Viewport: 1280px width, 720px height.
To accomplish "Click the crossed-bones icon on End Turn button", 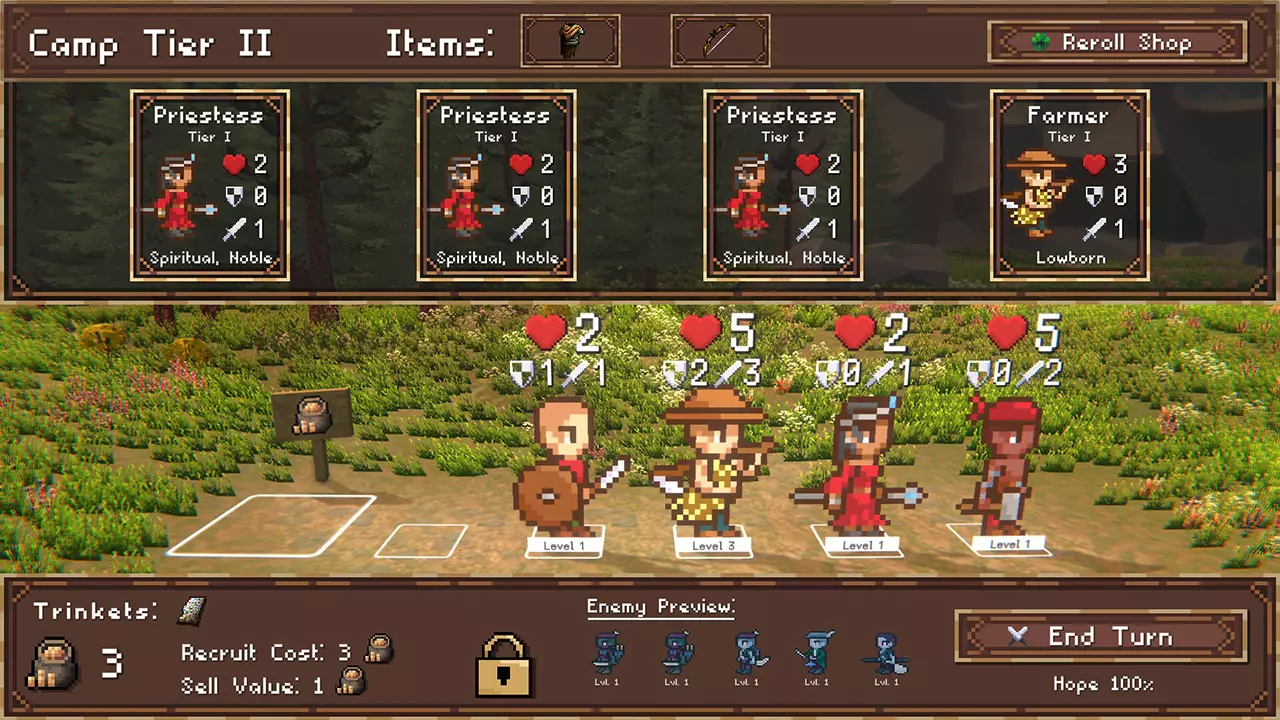I will (x=1018, y=637).
